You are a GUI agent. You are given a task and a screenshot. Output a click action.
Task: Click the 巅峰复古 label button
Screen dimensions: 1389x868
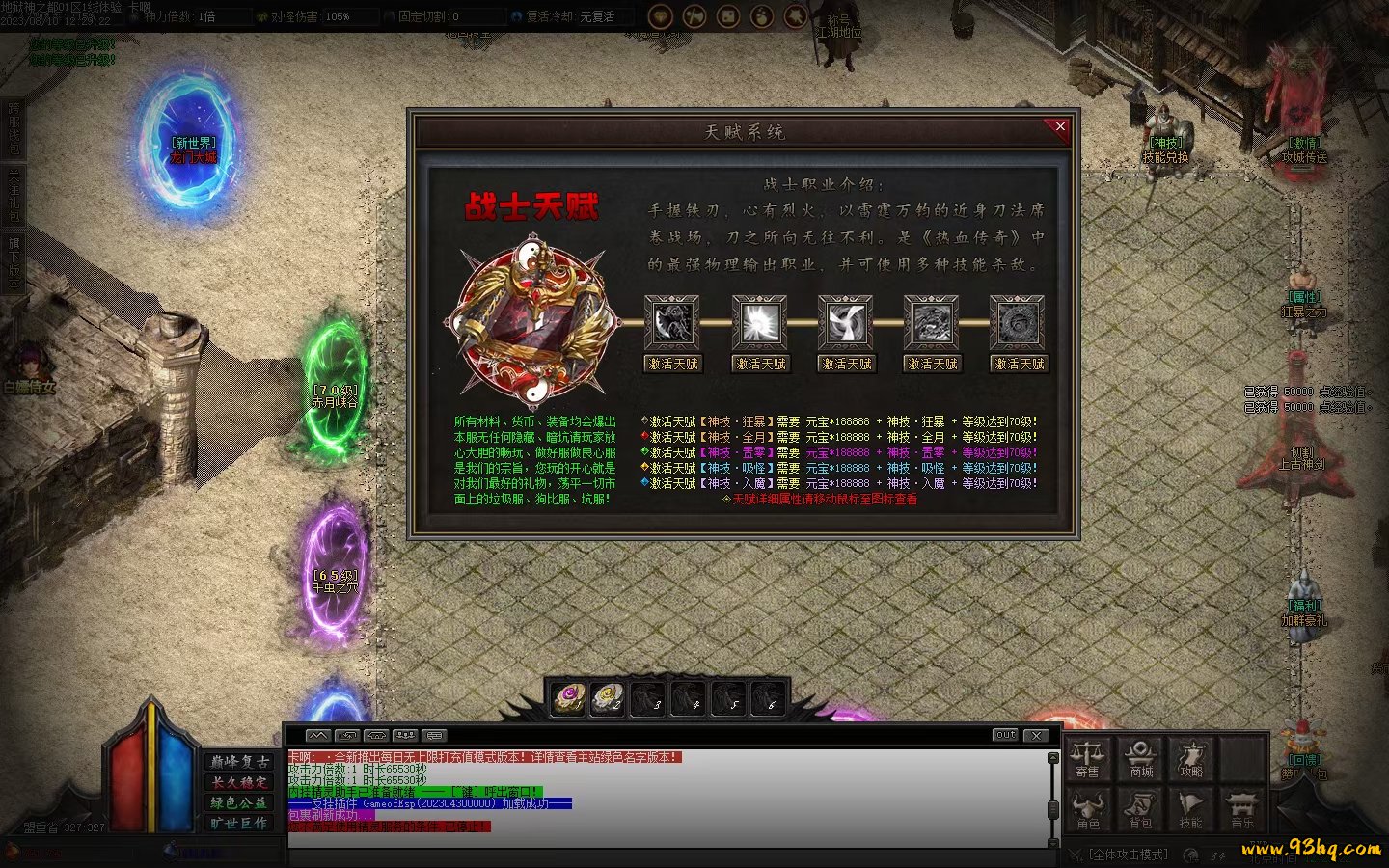pyautogui.click(x=240, y=762)
